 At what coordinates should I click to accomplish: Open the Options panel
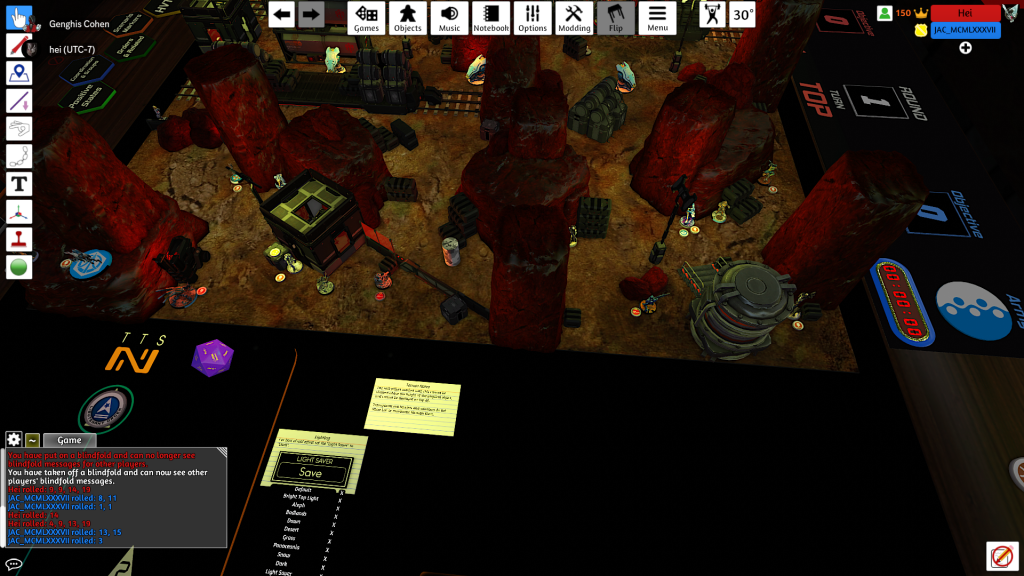pos(533,17)
